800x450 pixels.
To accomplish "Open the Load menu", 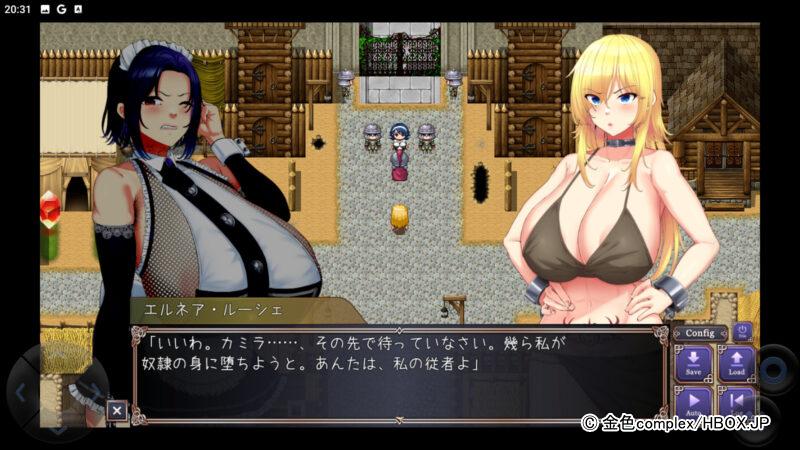I will point(736,363).
